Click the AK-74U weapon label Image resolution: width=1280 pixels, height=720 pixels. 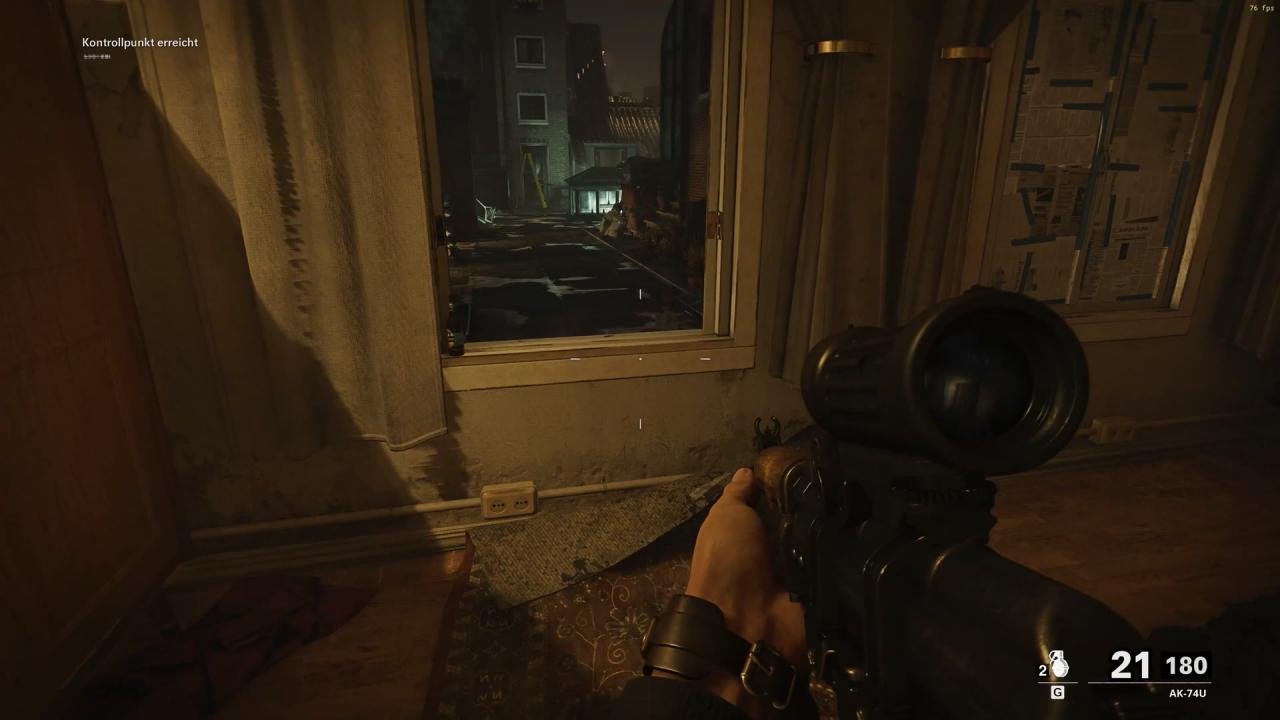[1189, 693]
